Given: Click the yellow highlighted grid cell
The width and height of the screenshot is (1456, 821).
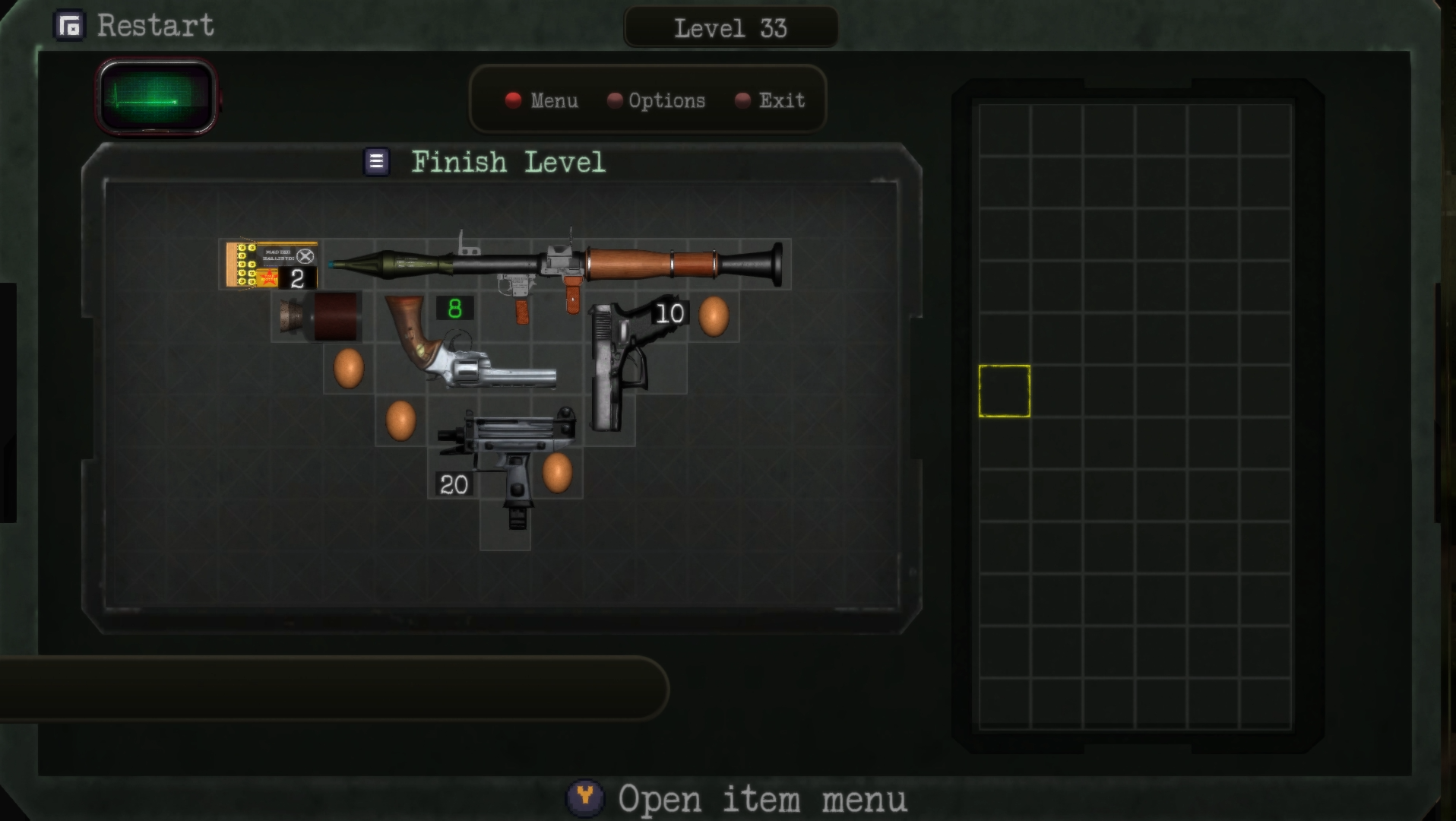Looking at the screenshot, I should pyautogui.click(x=1005, y=390).
